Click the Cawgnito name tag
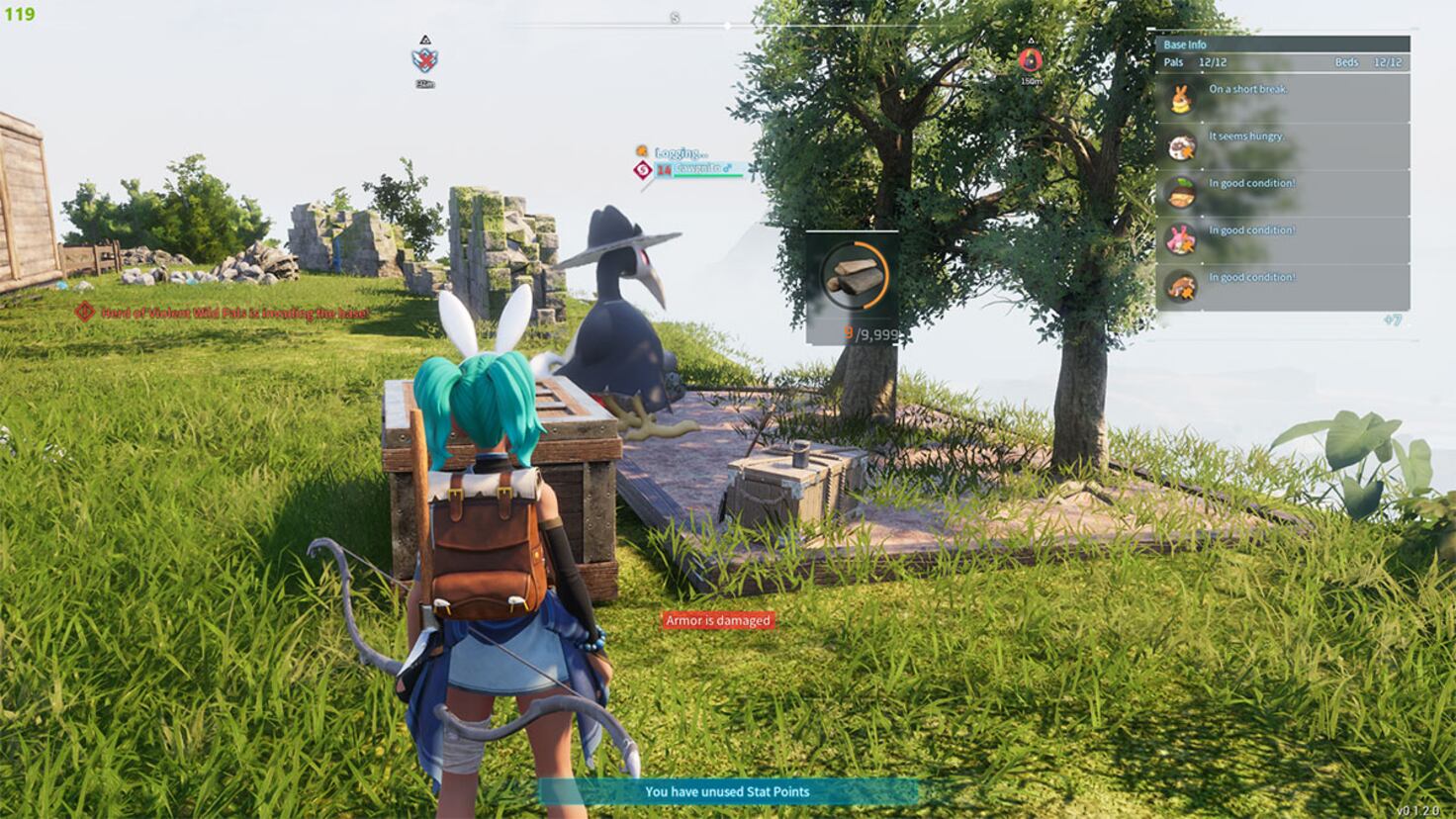 tap(698, 169)
